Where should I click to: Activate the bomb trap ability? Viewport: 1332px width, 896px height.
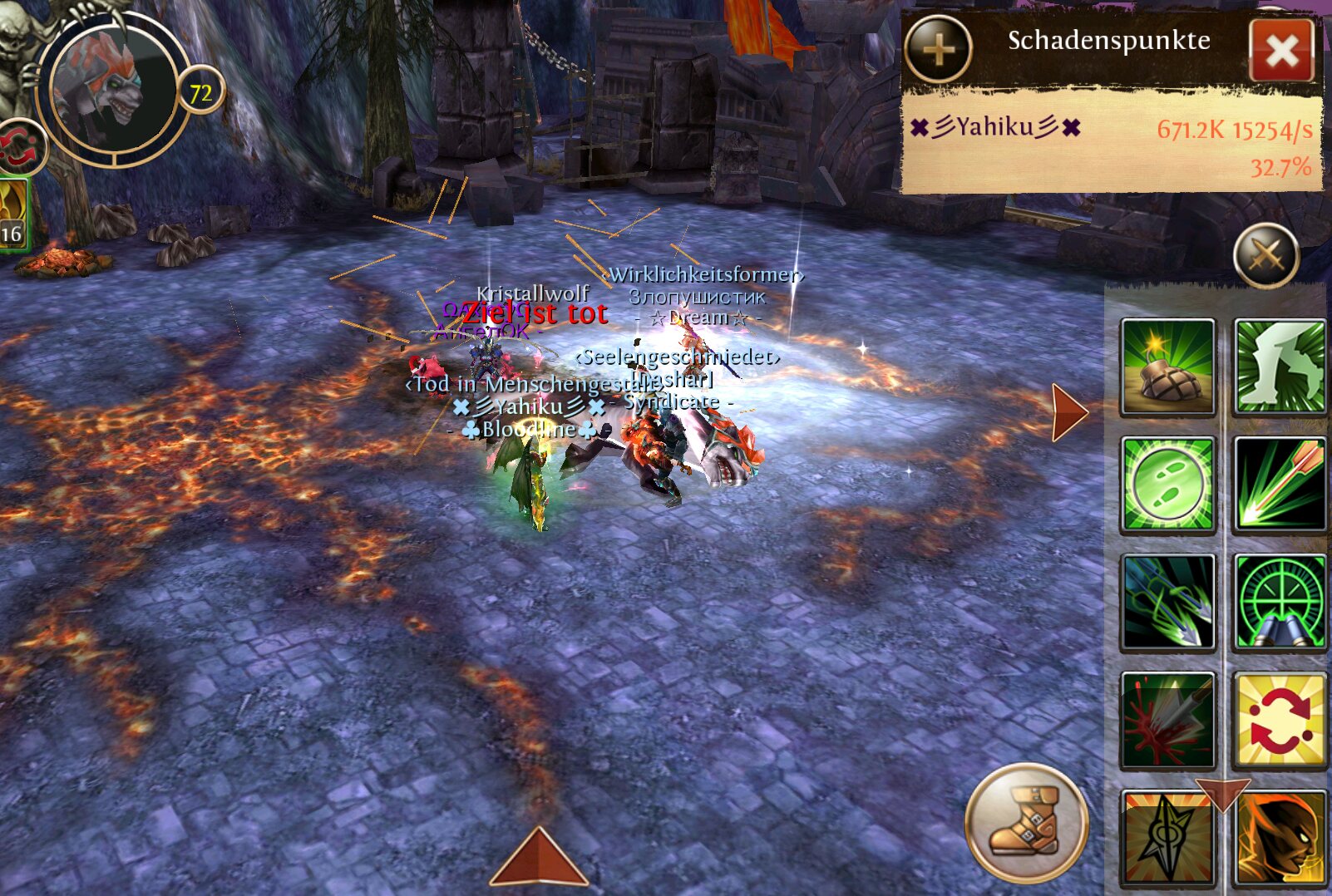pyautogui.click(x=1167, y=367)
